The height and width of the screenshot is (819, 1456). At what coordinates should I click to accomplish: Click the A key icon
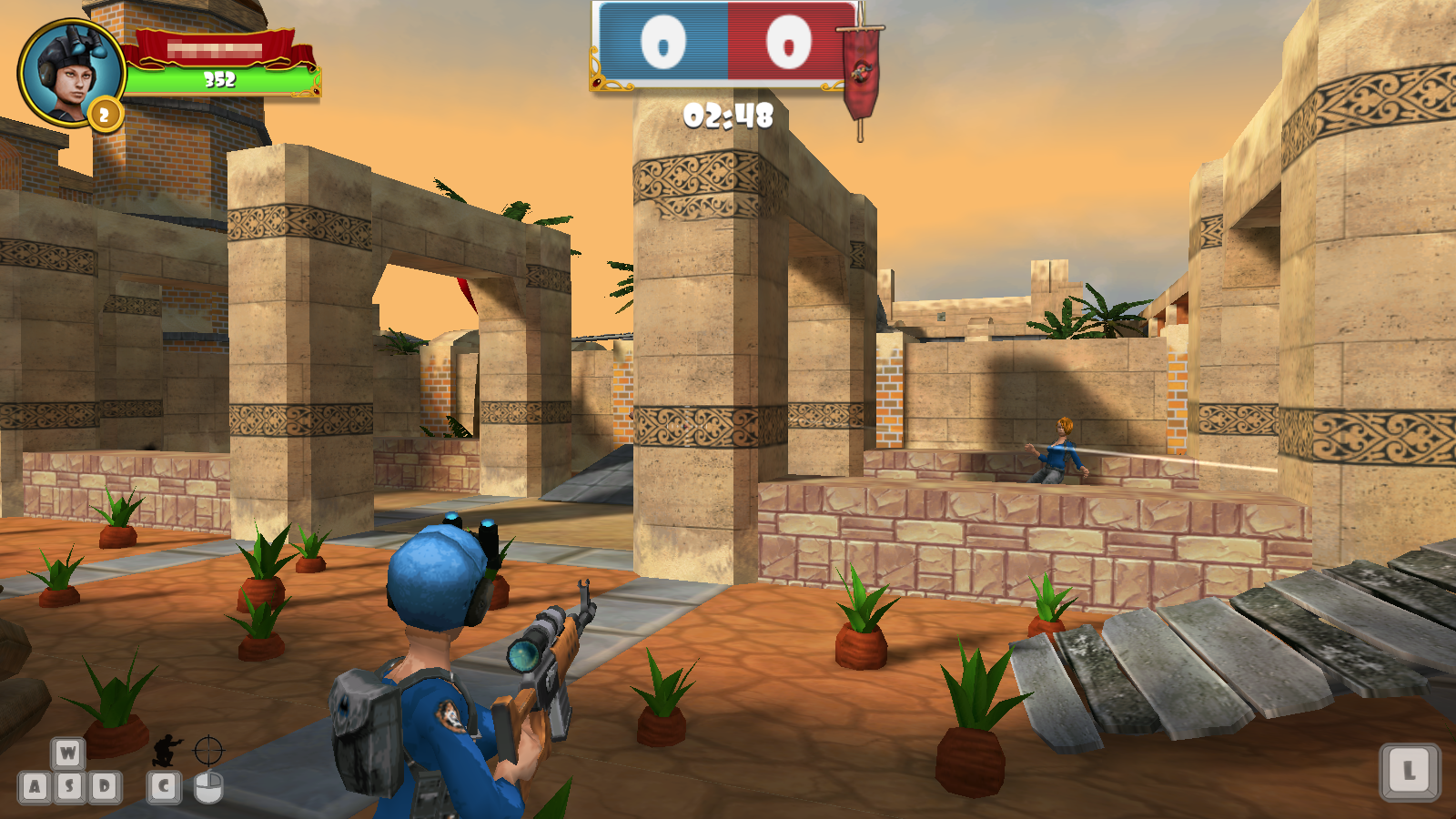35,786
